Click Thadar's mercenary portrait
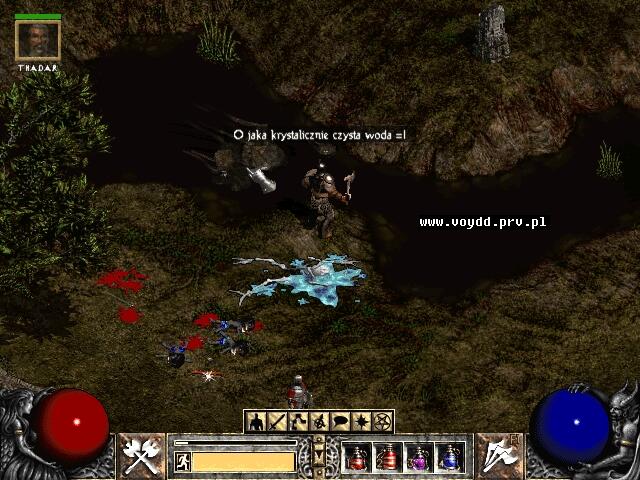Image resolution: width=640 pixels, height=480 pixels. coord(38,41)
